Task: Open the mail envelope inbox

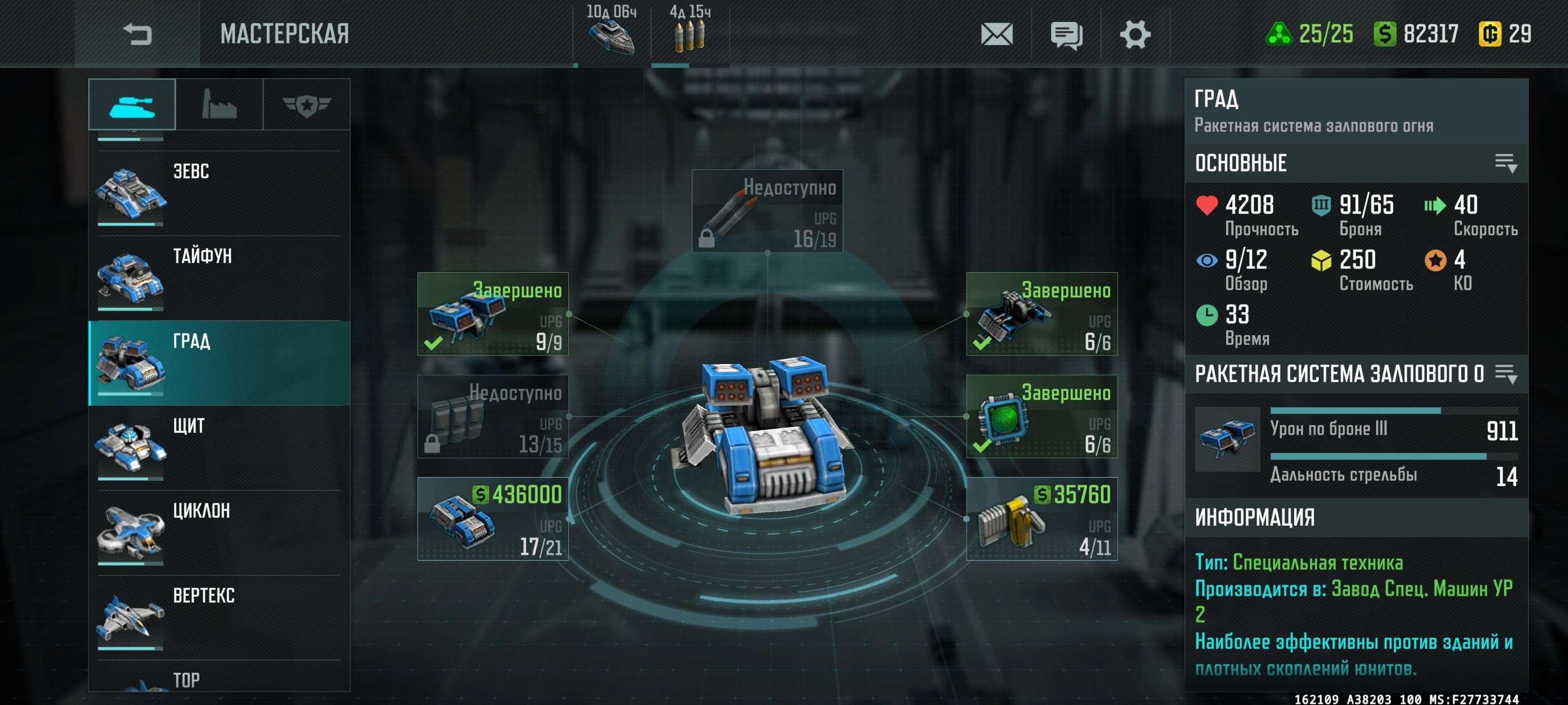Action: click(996, 34)
